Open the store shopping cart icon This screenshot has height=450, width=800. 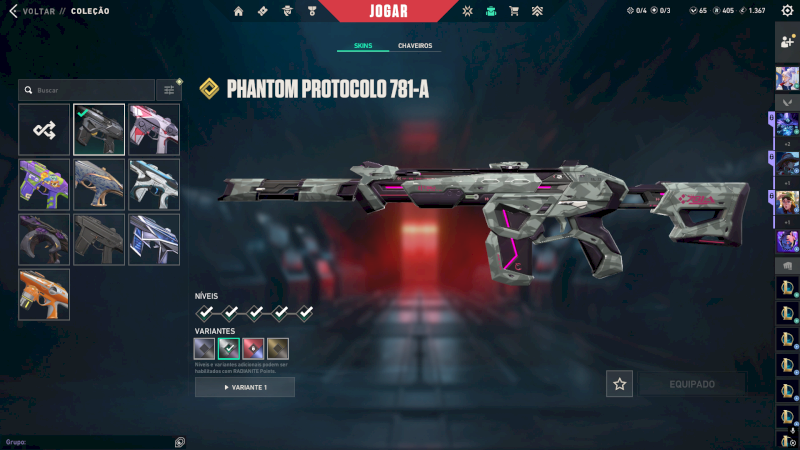coord(514,11)
